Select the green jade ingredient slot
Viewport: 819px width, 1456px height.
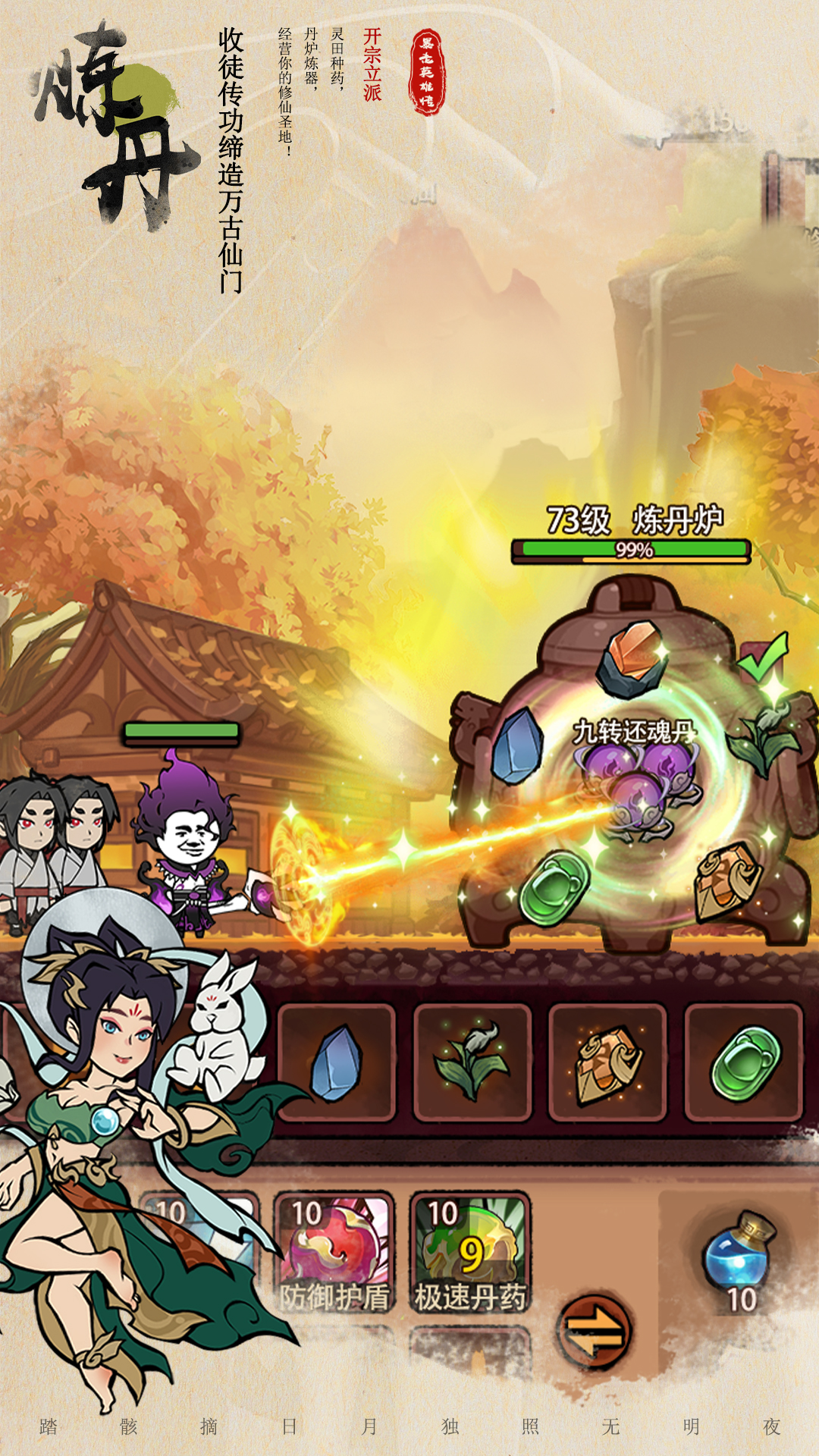point(743,1062)
